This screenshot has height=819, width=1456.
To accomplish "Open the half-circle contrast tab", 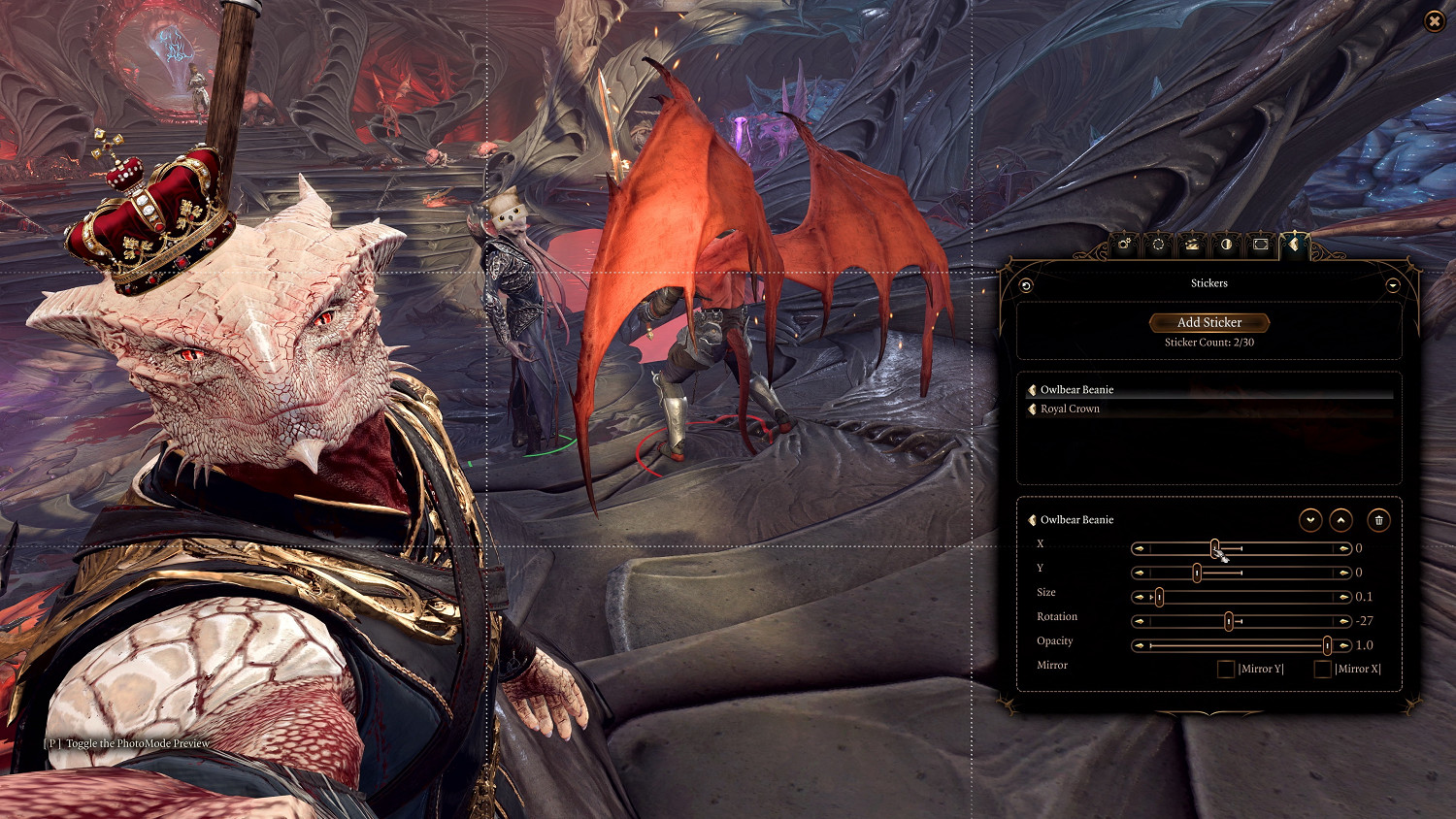I will point(1226,245).
